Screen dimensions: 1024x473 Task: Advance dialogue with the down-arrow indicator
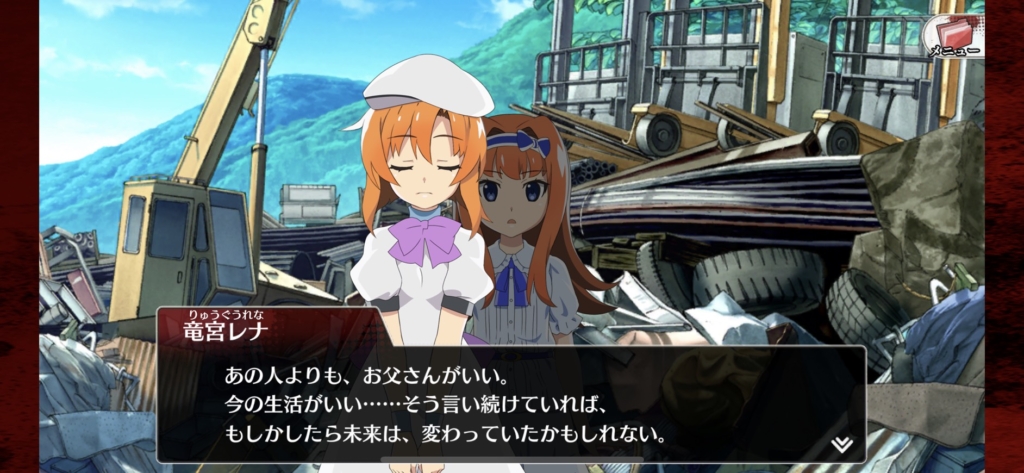point(842,443)
